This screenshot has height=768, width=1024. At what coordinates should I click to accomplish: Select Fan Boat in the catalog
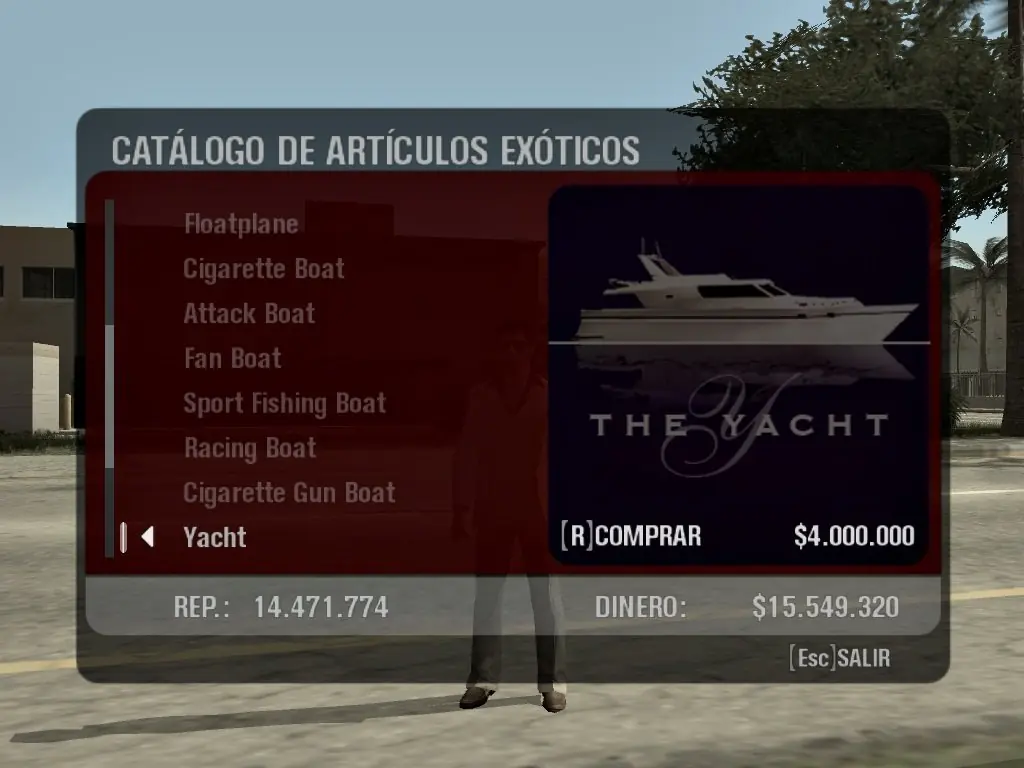(x=233, y=358)
